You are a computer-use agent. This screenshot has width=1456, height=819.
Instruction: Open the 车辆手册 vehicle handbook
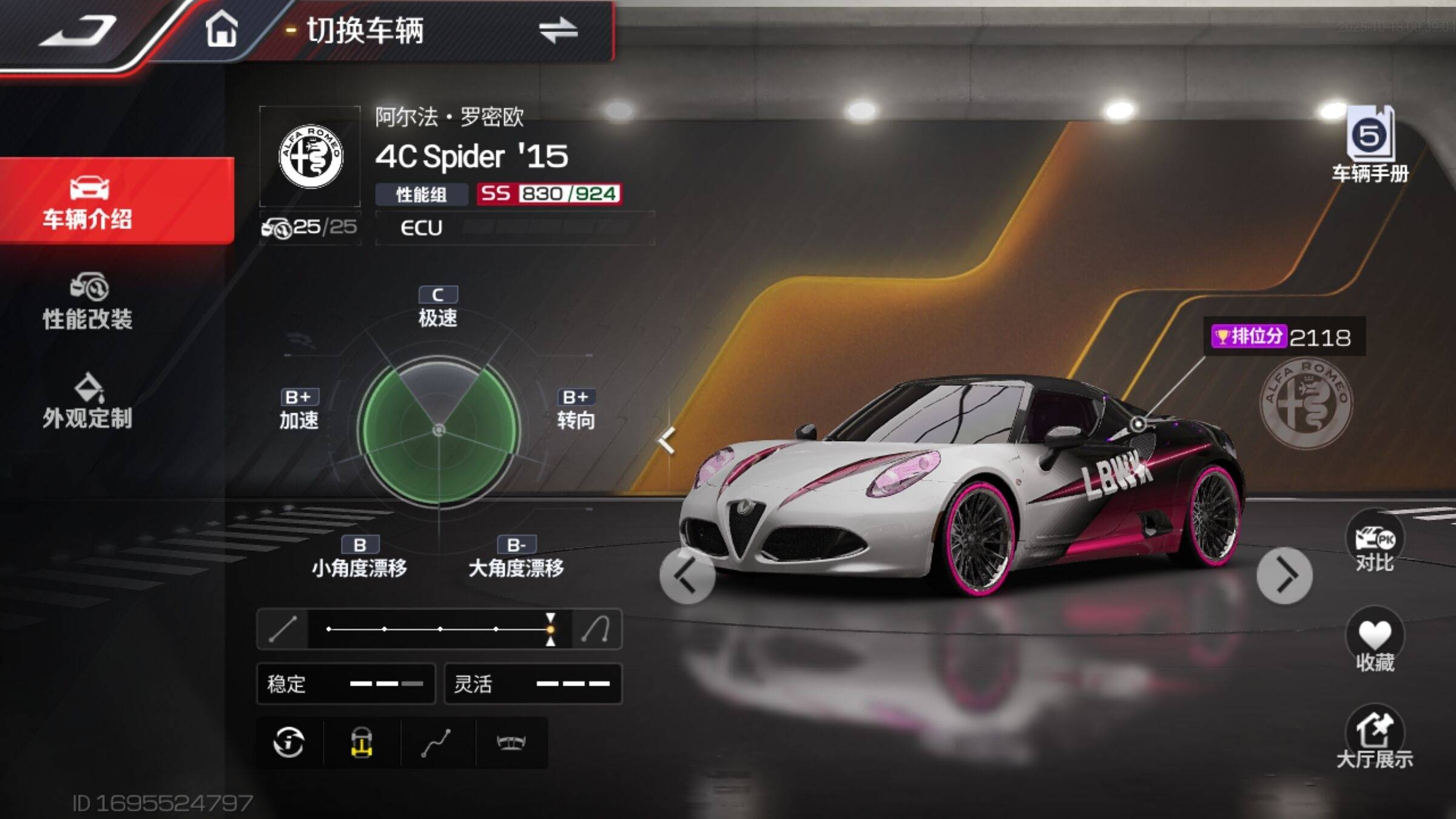click(x=1370, y=146)
